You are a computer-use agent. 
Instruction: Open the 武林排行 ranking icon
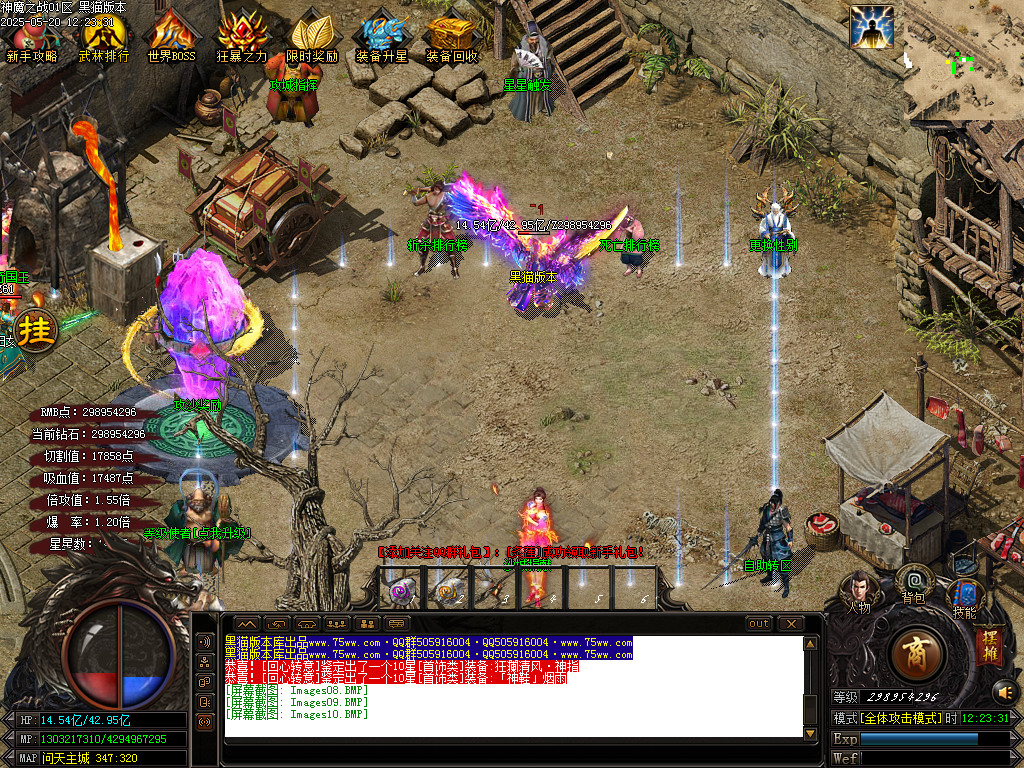[104, 33]
